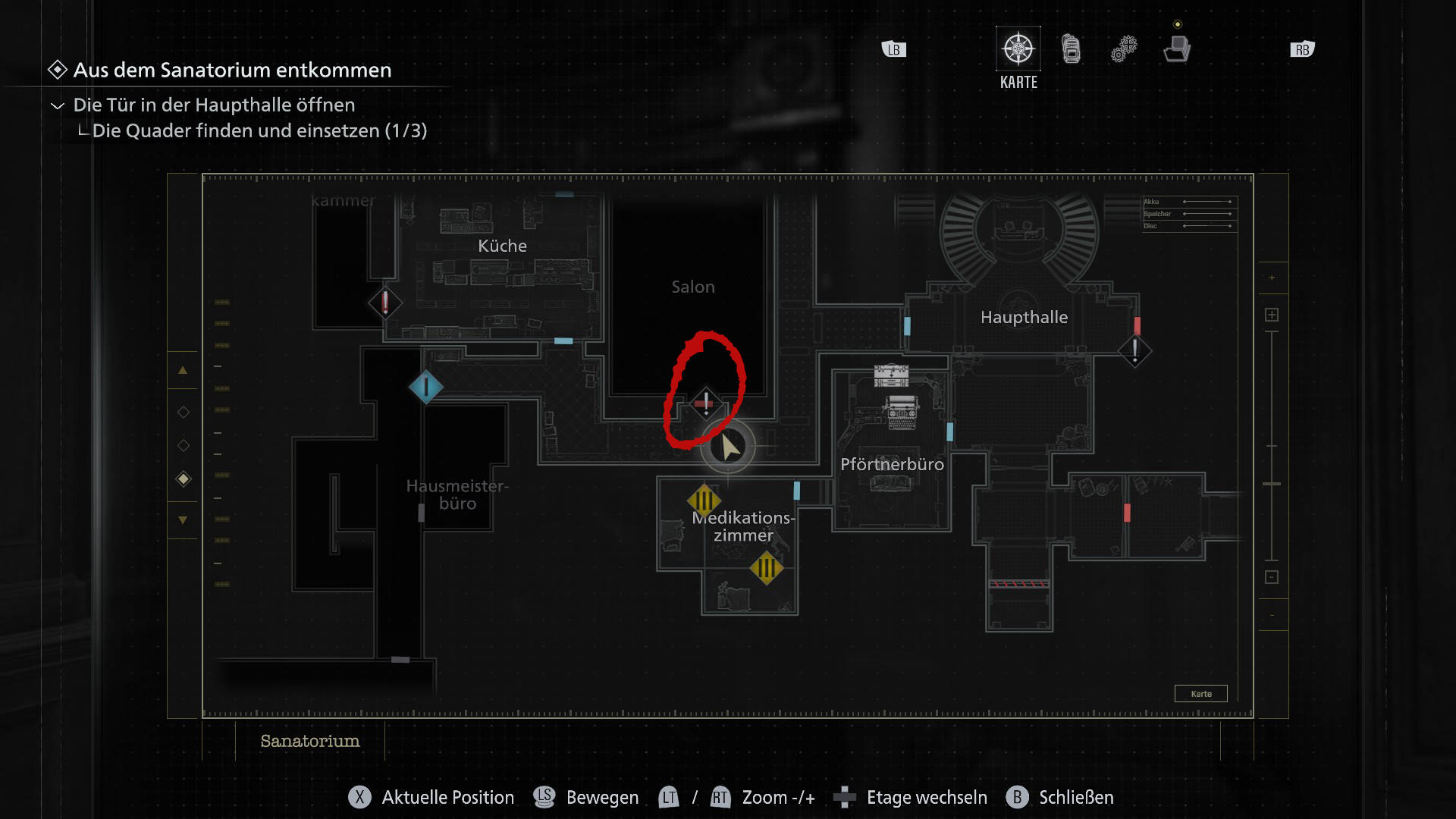Click the player position arrow marker
The image size is (1456, 819).
729,447
